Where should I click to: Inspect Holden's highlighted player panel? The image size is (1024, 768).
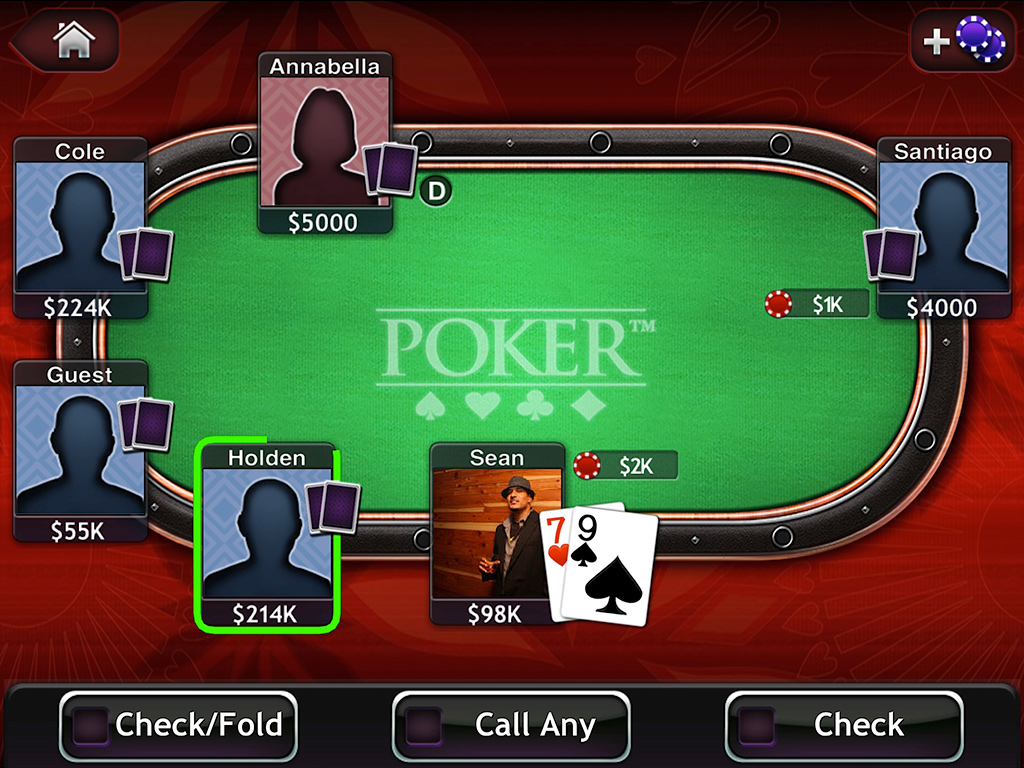(267, 535)
